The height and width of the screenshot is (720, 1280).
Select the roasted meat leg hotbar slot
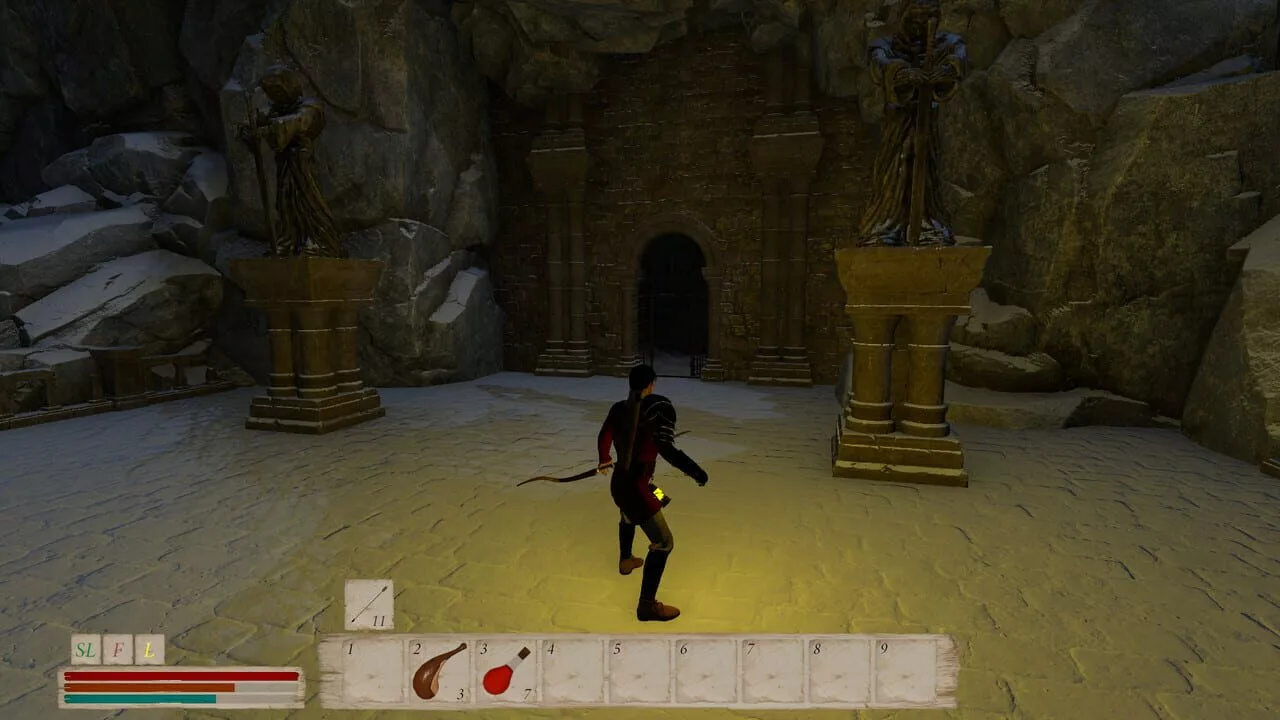[x=440, y=671]
